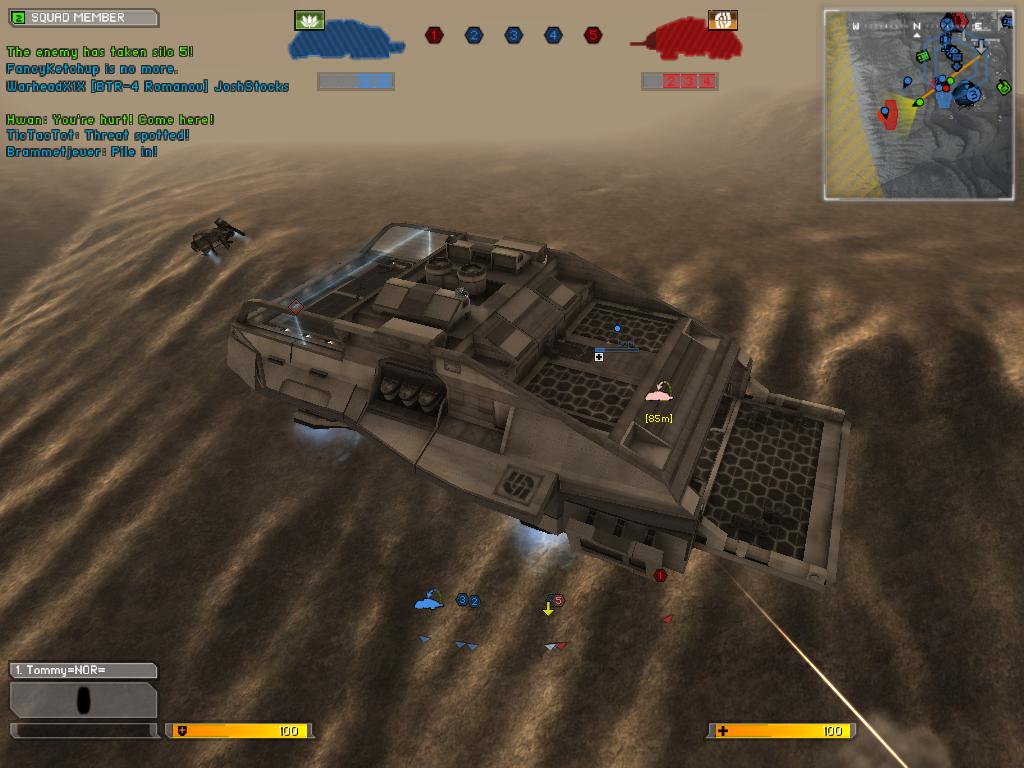Screen dimensions: 1024x768
Task: Select the red silo 5 indicator
Action: pos(593,36)
